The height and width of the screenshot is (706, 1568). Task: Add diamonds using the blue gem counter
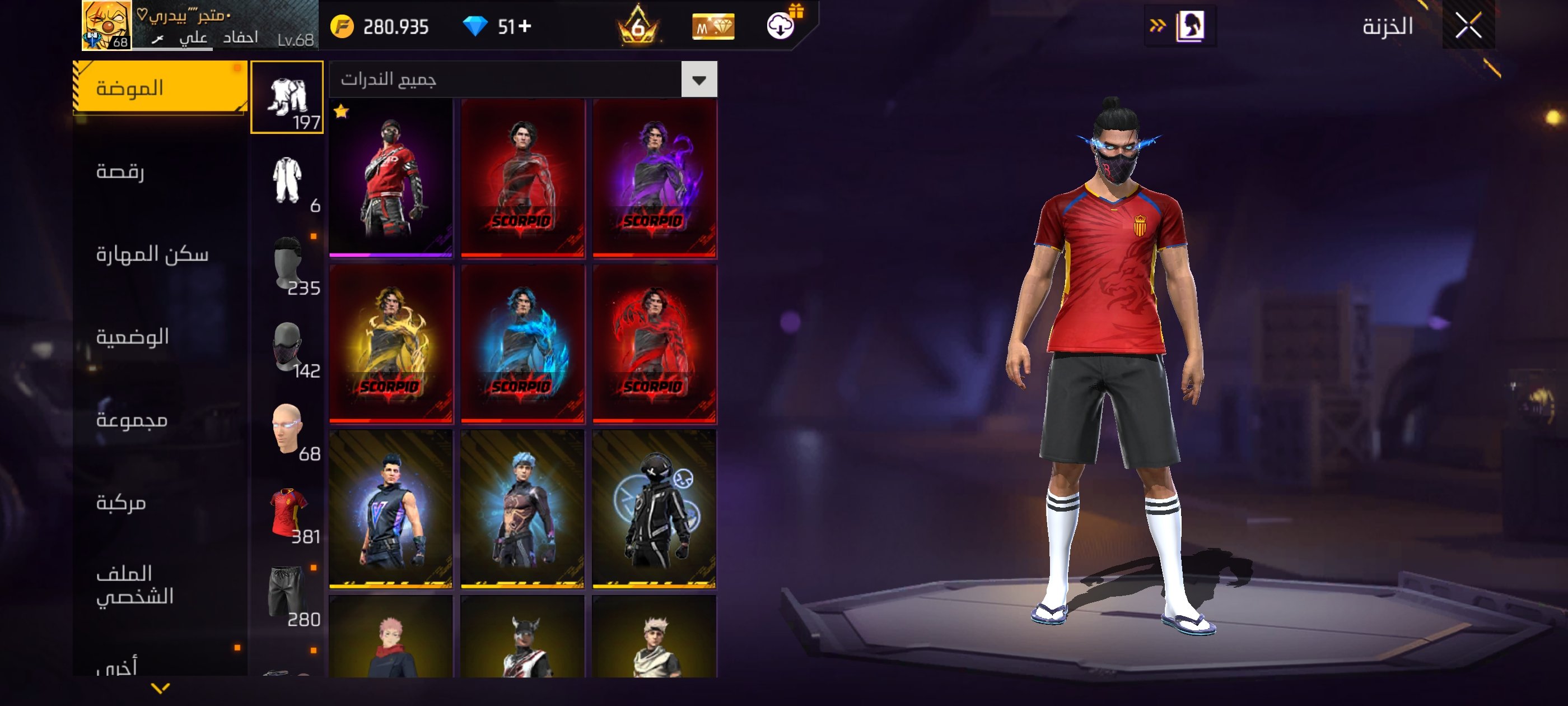click(525, 27)
